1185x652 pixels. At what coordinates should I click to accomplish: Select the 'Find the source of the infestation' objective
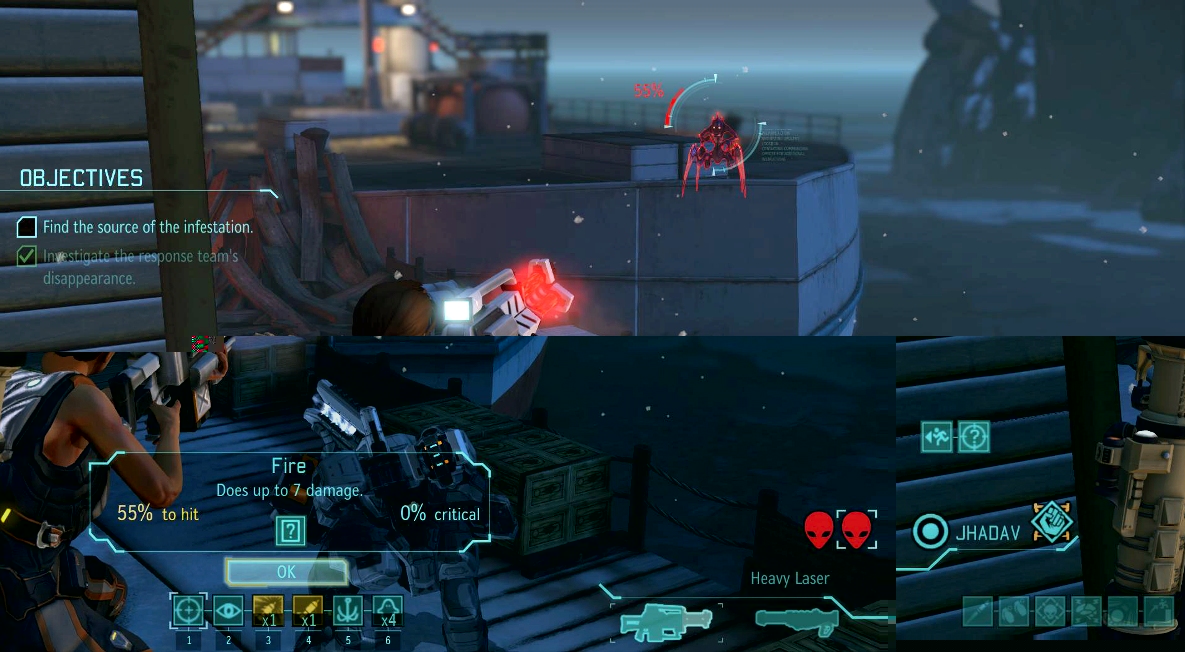[147, 227]
